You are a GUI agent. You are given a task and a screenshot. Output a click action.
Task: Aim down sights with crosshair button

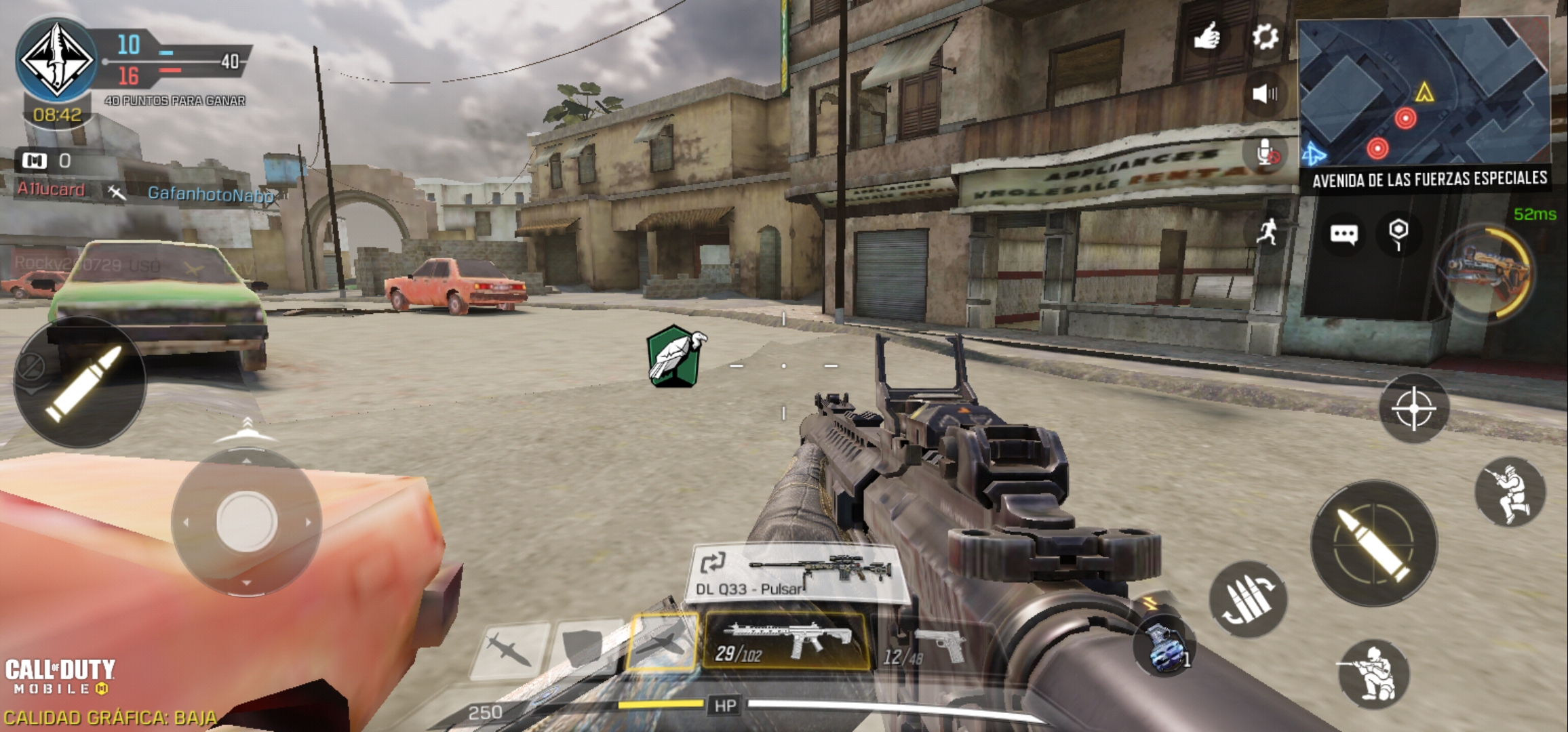[1414, 409]
